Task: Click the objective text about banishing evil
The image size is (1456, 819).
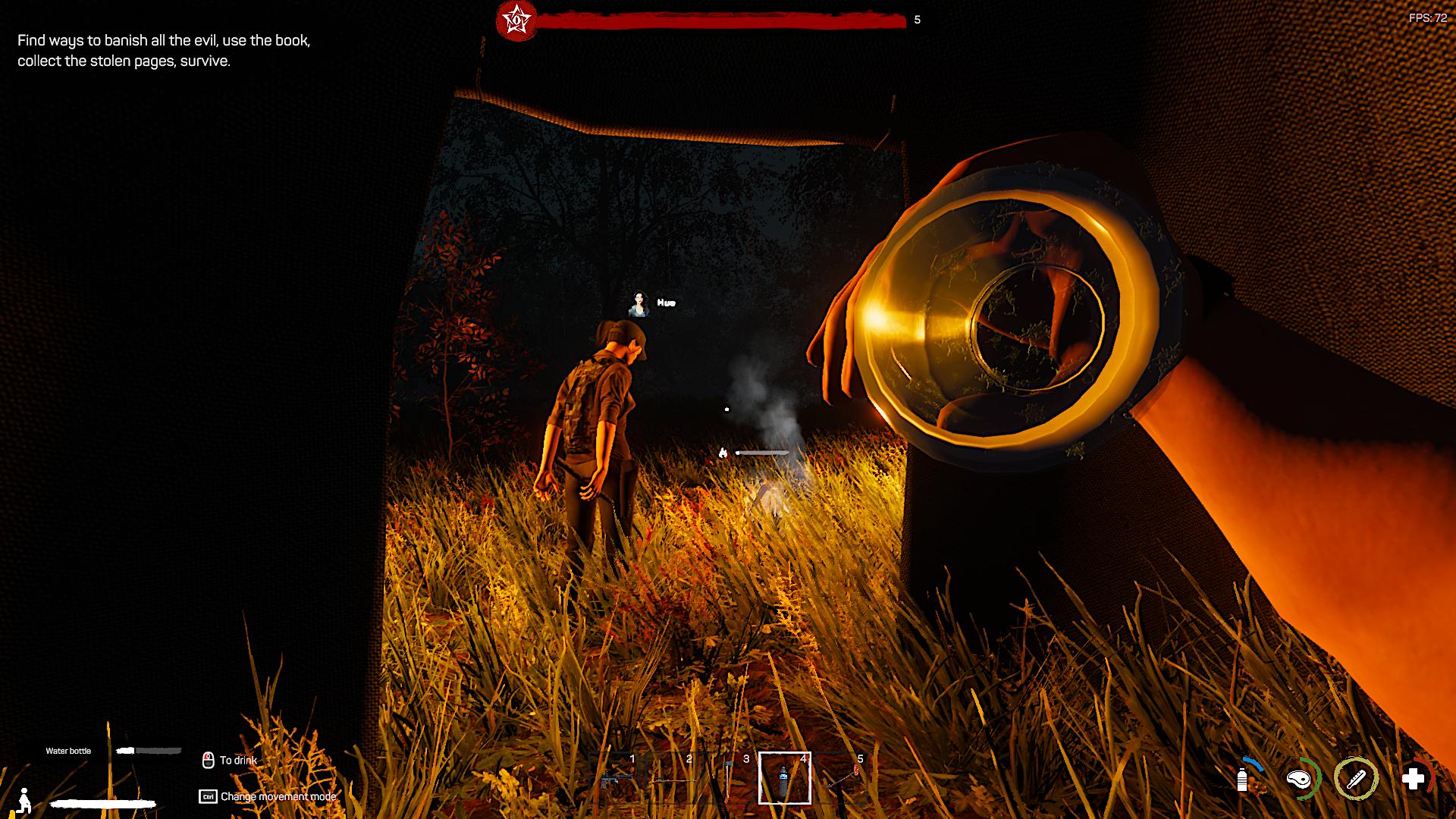Action: (x=164, y=51)
